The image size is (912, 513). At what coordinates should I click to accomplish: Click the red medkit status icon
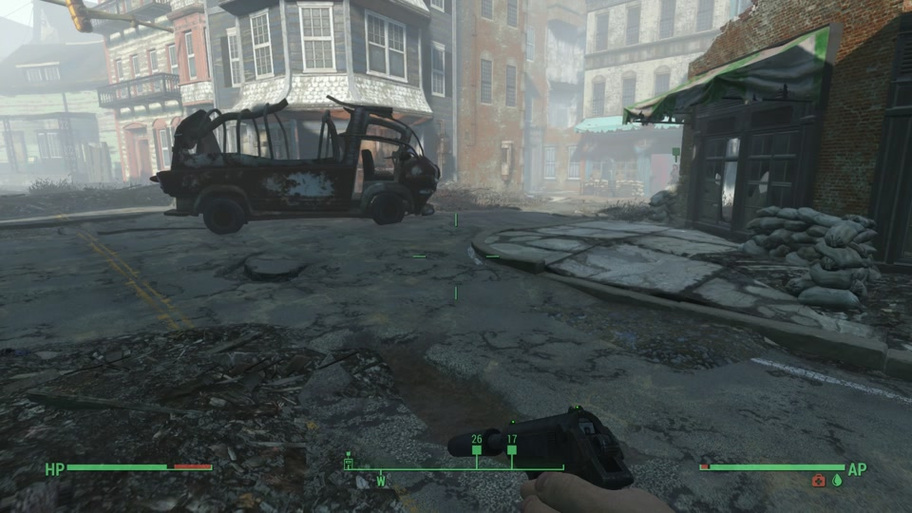(x=819, y=481)
